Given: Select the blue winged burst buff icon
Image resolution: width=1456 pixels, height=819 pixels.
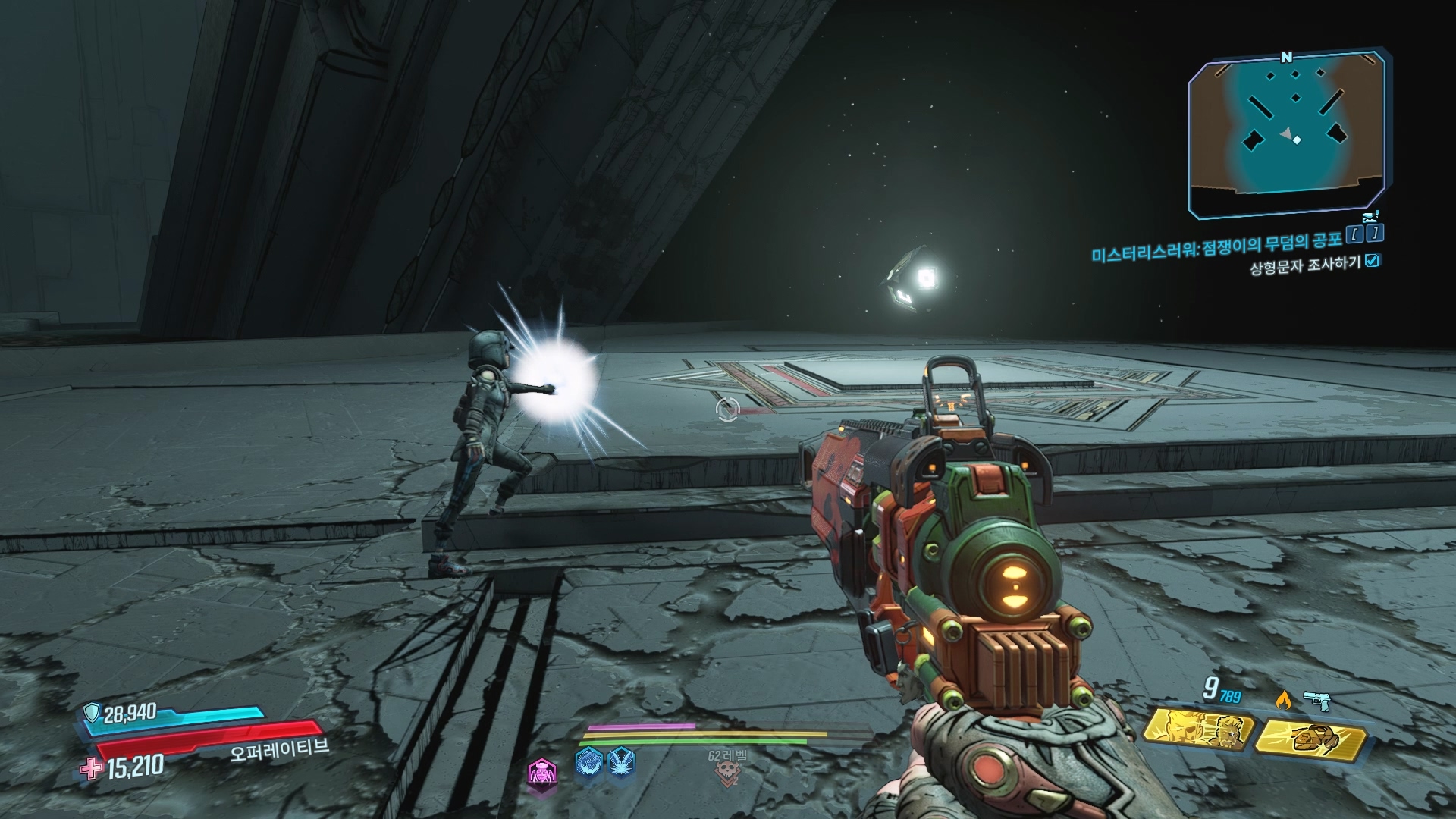Looking at the screenshot, I should pos(622,761).
